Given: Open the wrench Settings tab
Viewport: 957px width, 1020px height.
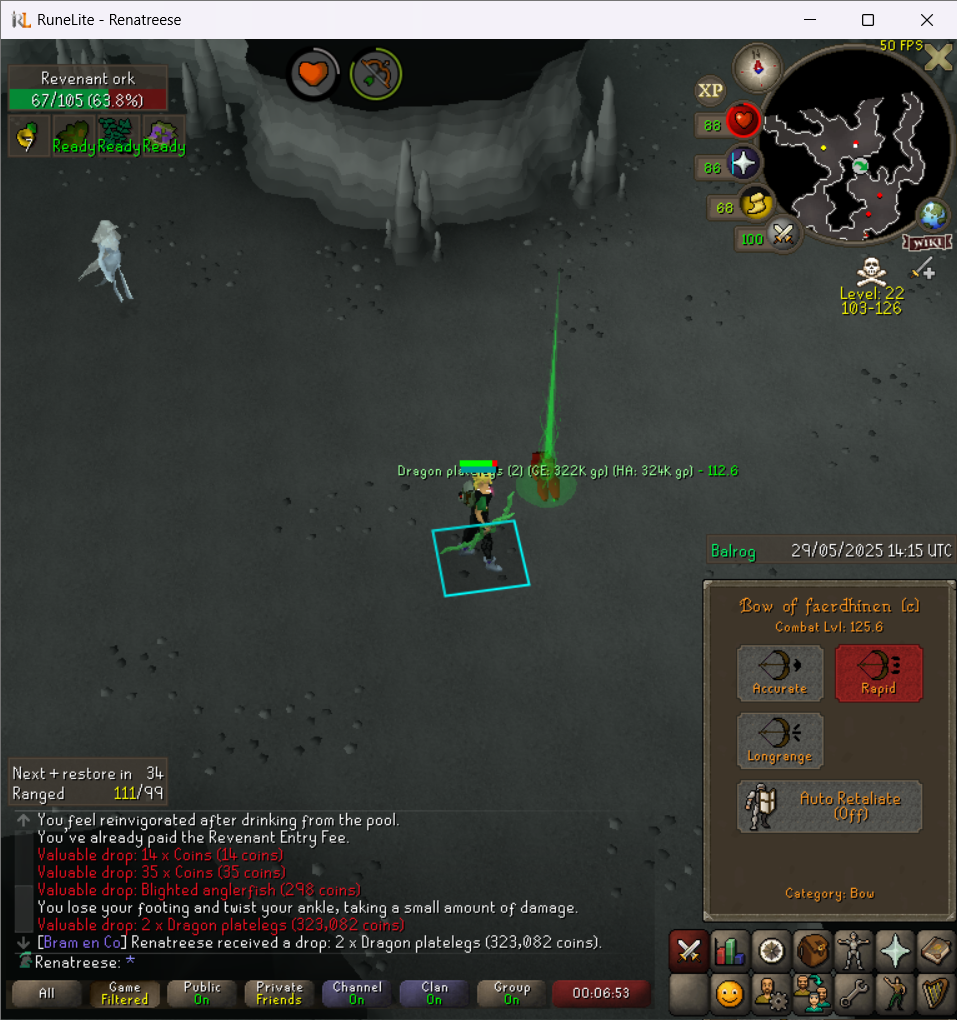Looking at the screenshot, I should [852, 995].
